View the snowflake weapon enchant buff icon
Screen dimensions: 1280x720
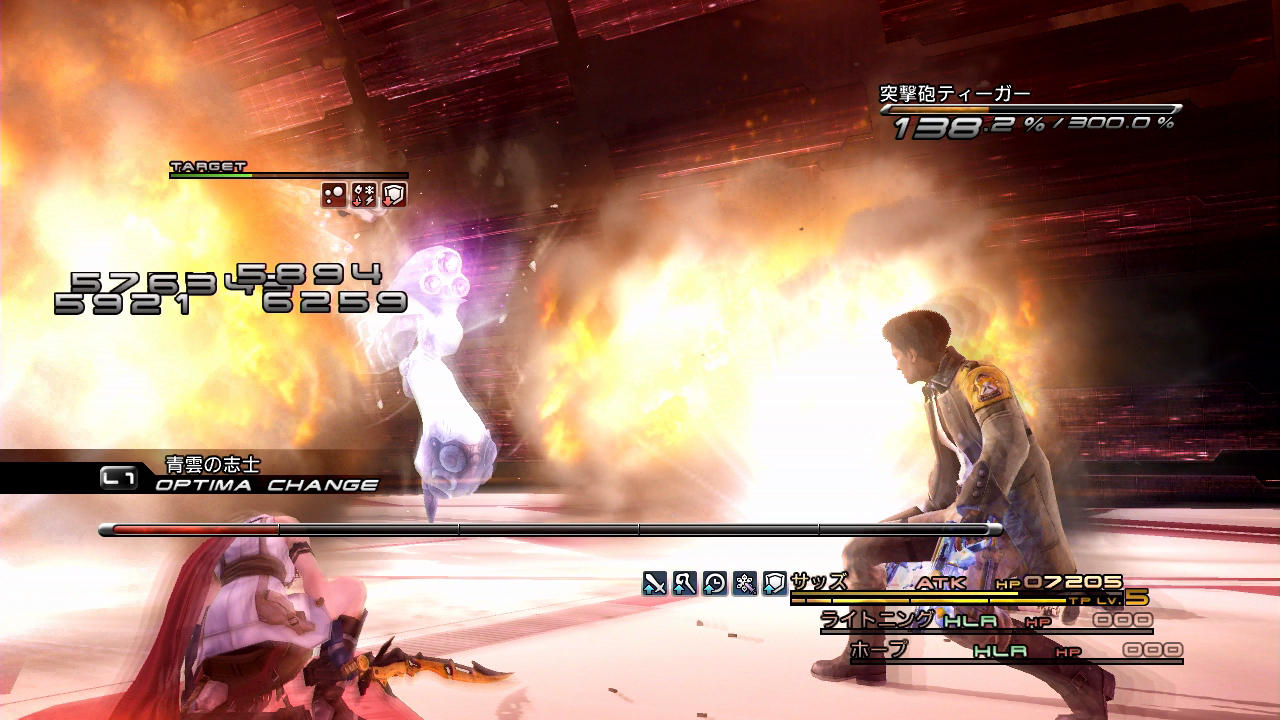pos(744,583)
